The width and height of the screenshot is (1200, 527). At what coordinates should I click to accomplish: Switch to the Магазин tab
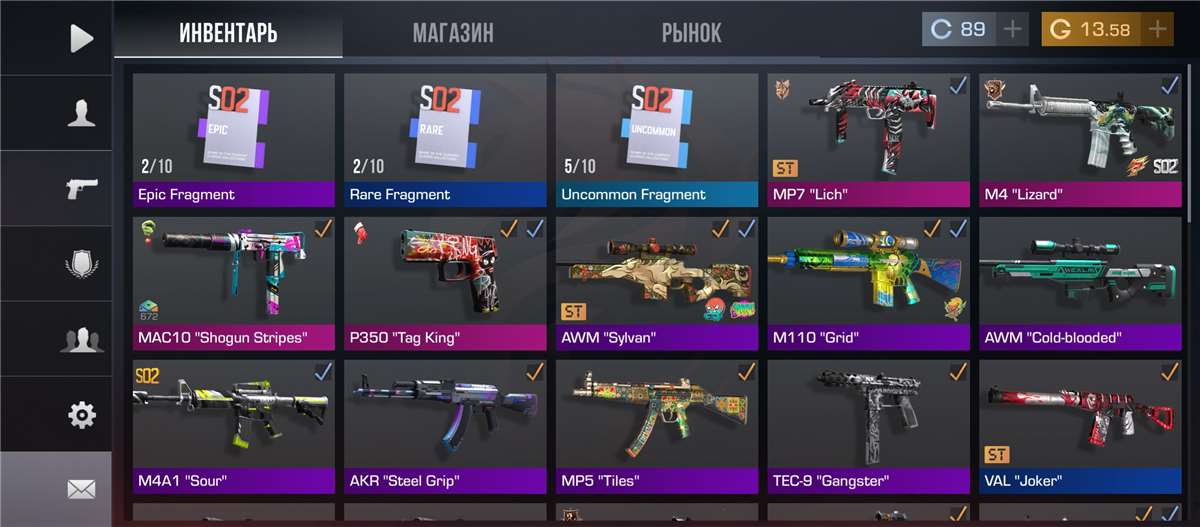[x=453, y=33]
